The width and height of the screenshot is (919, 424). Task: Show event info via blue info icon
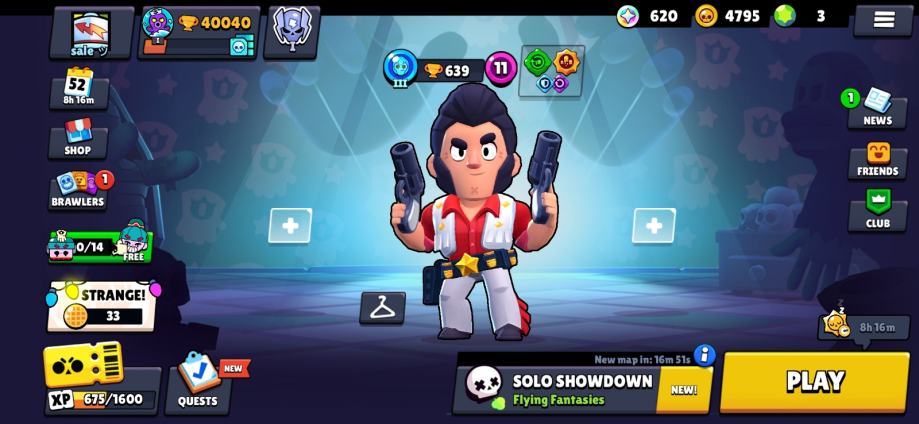pos(705,355)
